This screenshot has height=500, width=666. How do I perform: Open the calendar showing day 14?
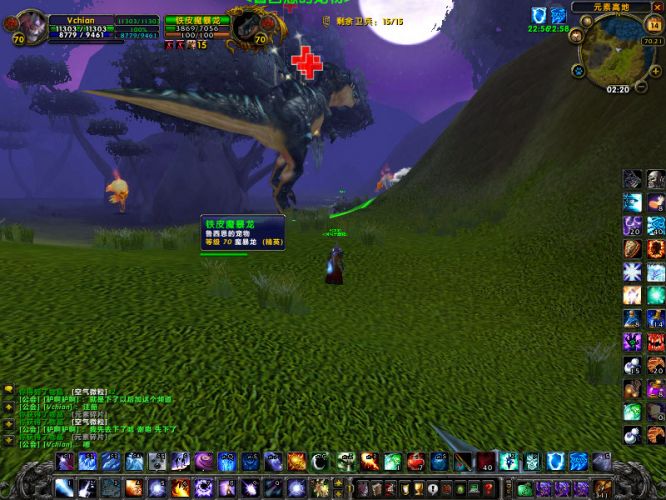654,24
